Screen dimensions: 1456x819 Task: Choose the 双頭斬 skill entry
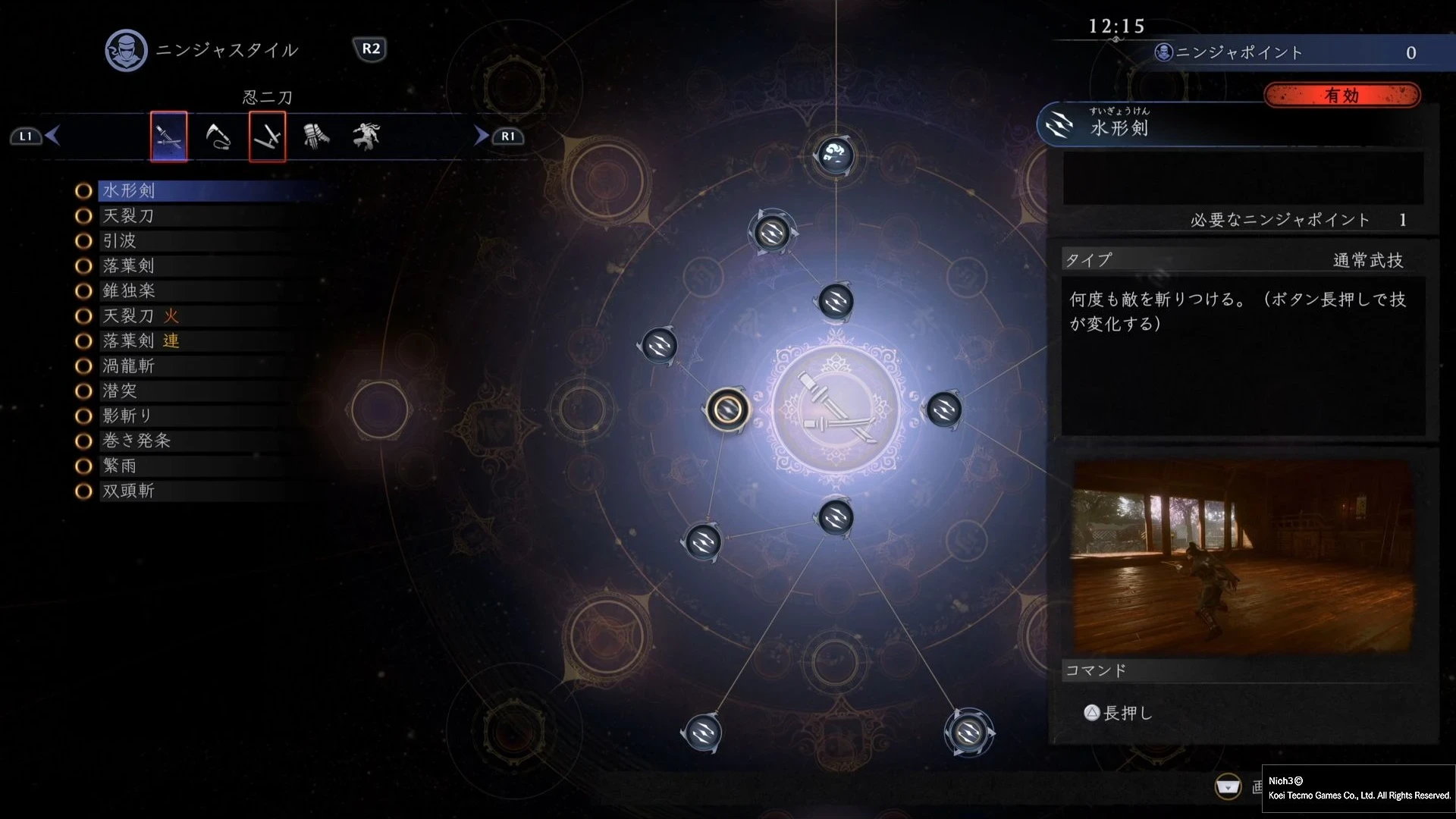click(129, 491)
